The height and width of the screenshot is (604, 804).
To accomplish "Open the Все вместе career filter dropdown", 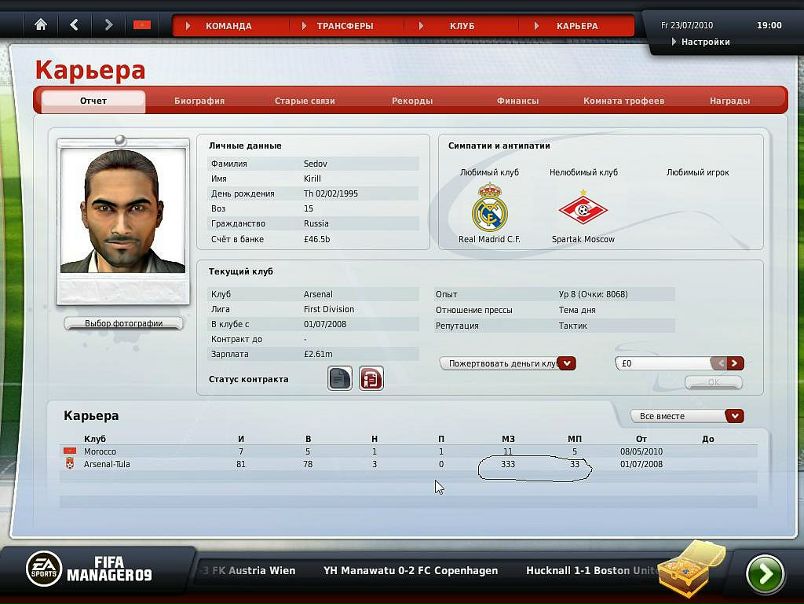I will 735,416.
